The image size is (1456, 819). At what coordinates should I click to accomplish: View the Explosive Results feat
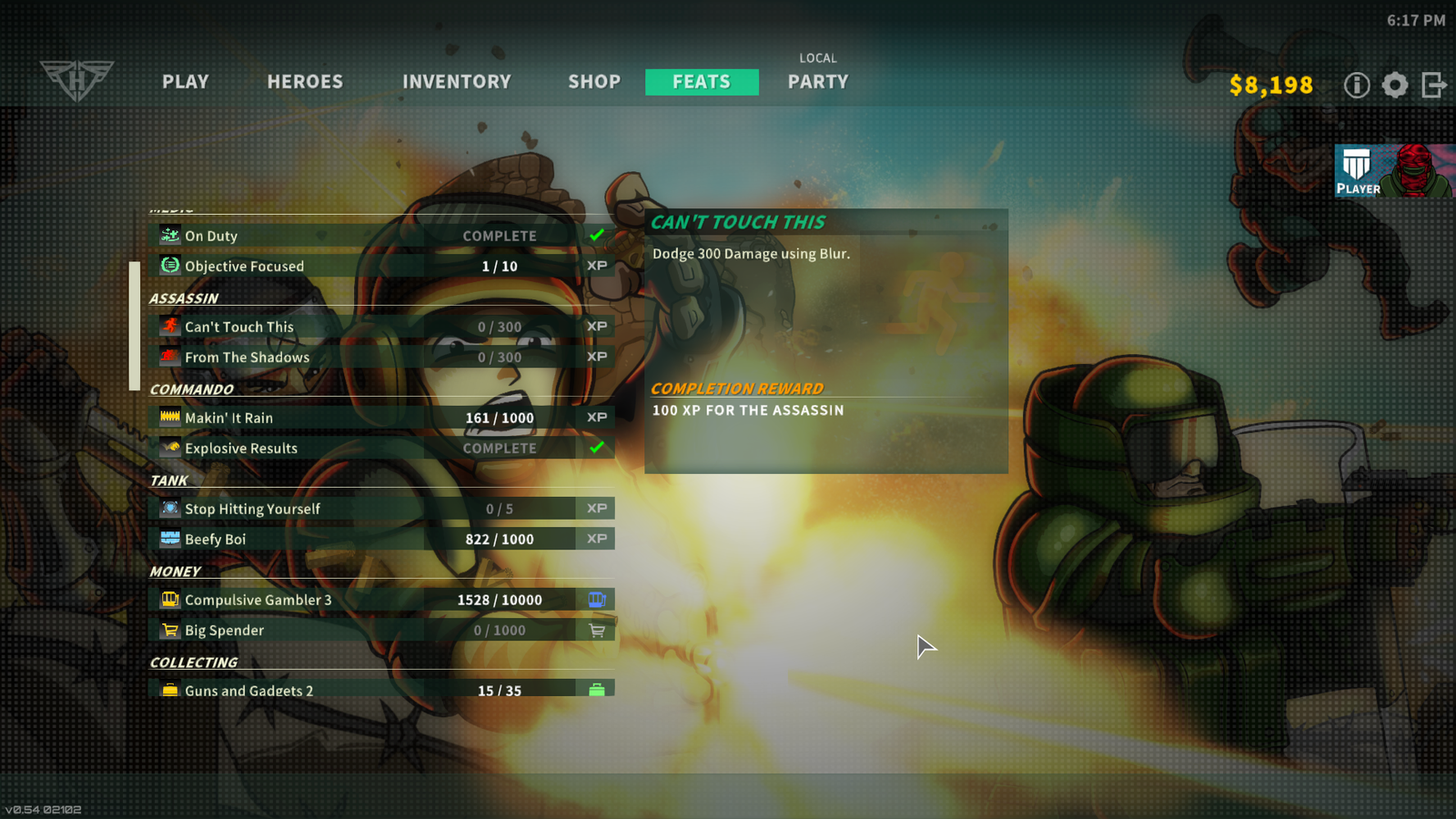(x=381, y=448)
